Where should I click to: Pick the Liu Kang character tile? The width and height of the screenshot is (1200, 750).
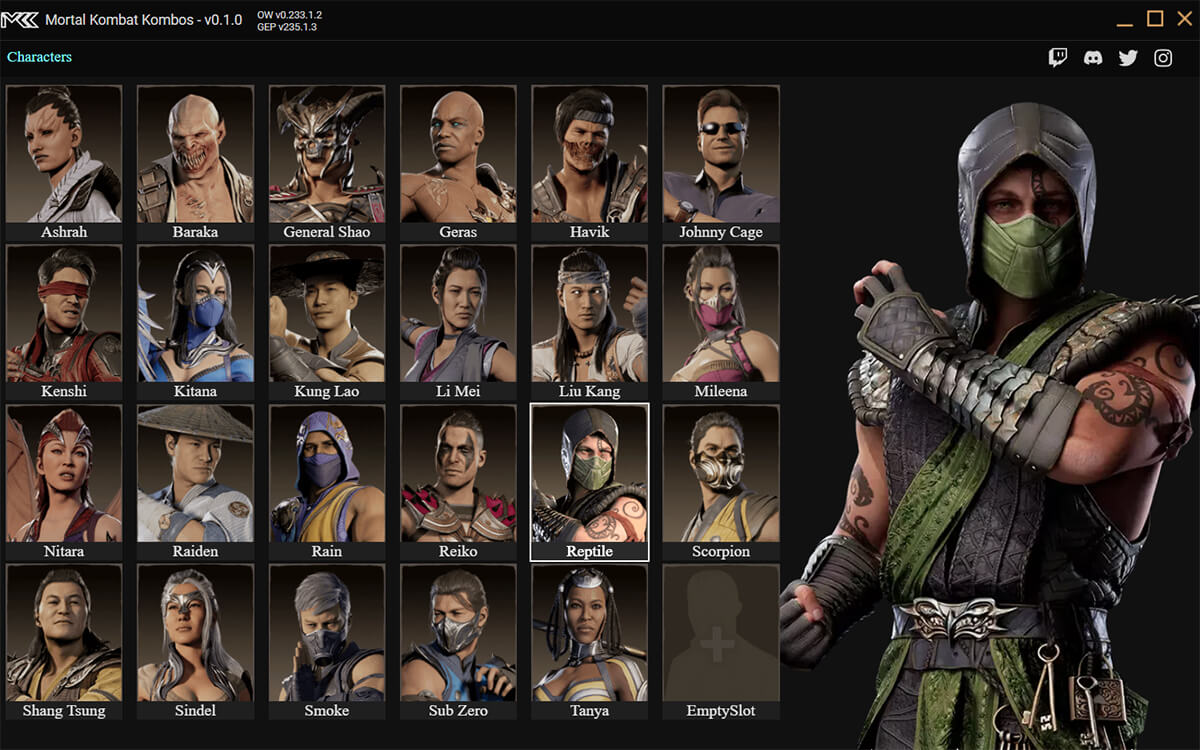pos(590,322)
